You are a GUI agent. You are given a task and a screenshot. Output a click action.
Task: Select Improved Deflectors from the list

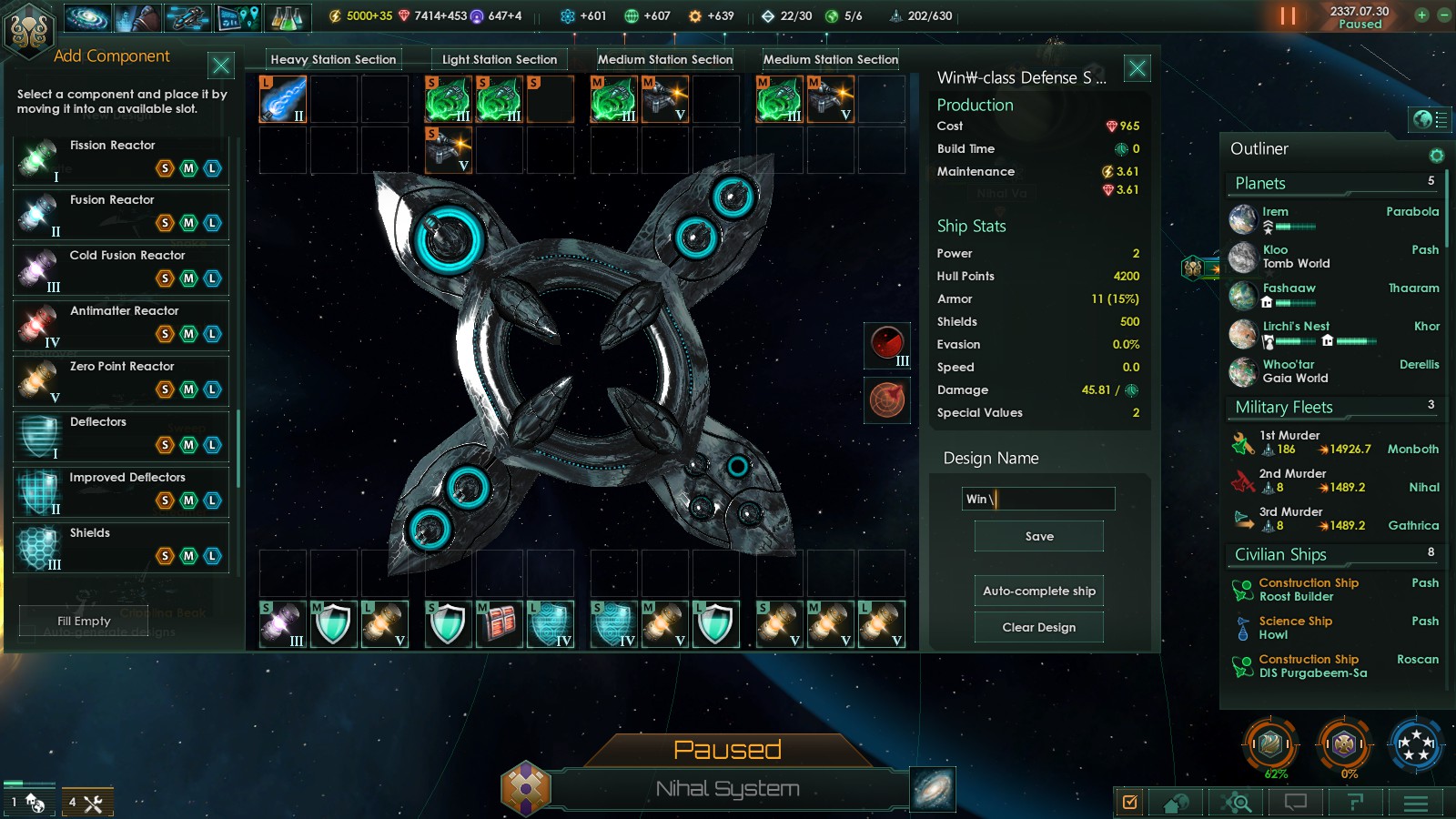[121, 491]
